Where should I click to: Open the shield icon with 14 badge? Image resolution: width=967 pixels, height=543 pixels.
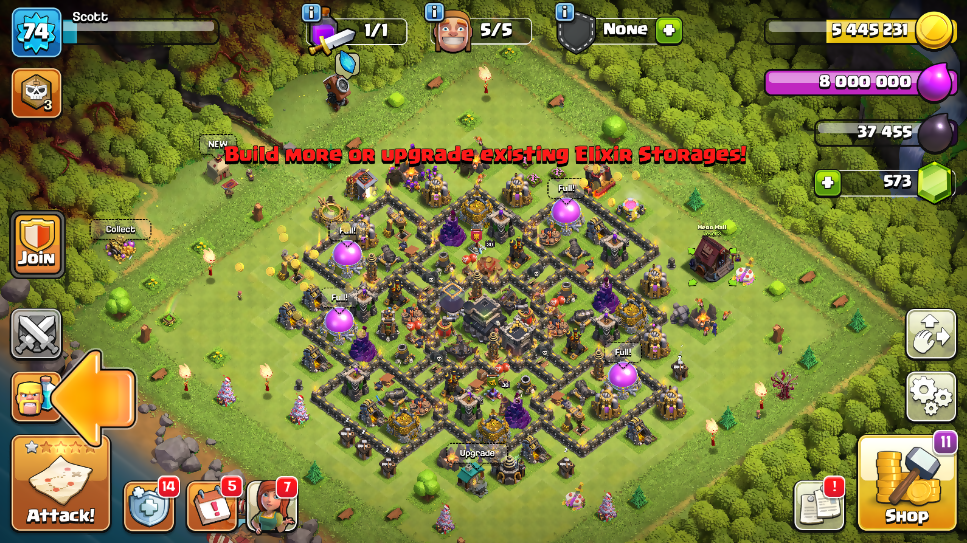click(149, 506)
